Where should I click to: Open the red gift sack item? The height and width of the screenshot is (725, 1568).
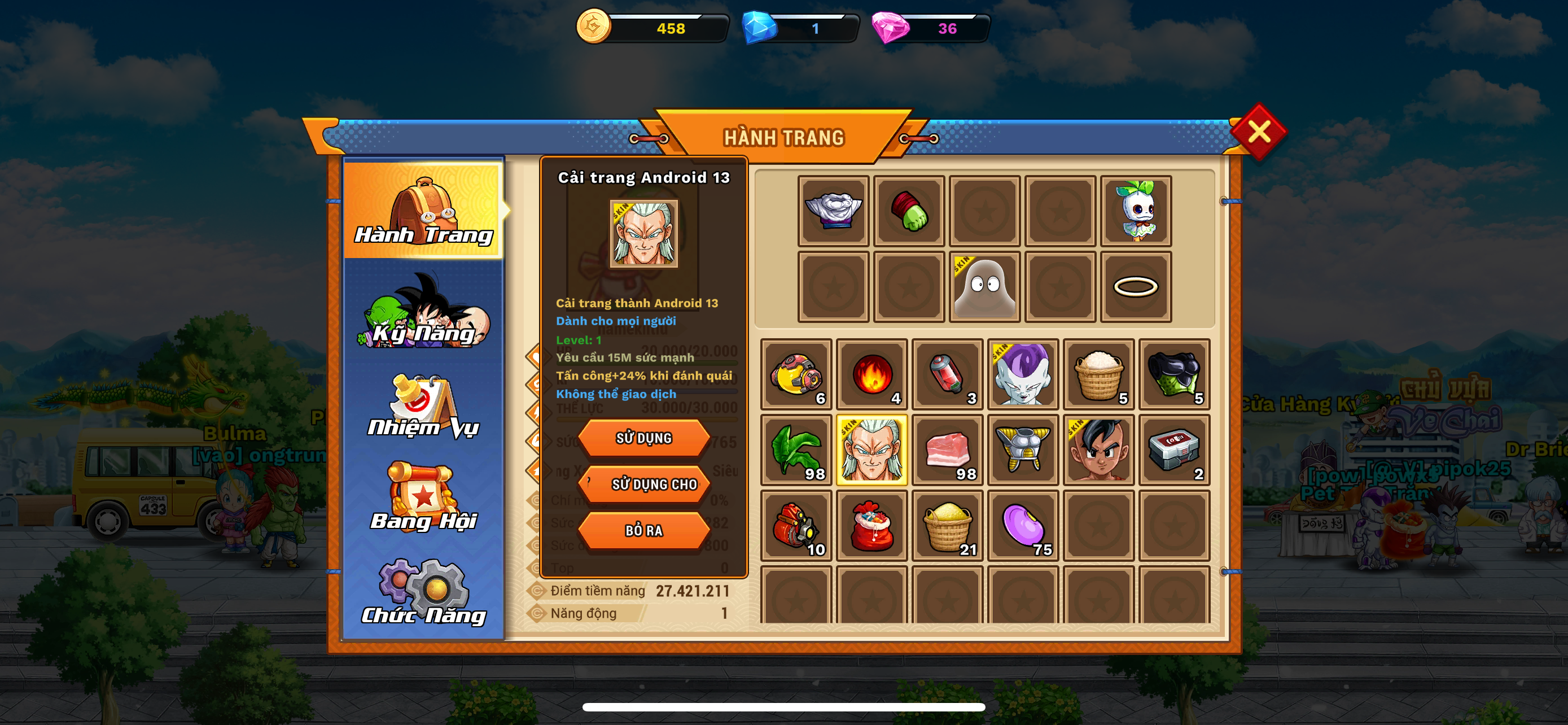[x=871, y=525]
